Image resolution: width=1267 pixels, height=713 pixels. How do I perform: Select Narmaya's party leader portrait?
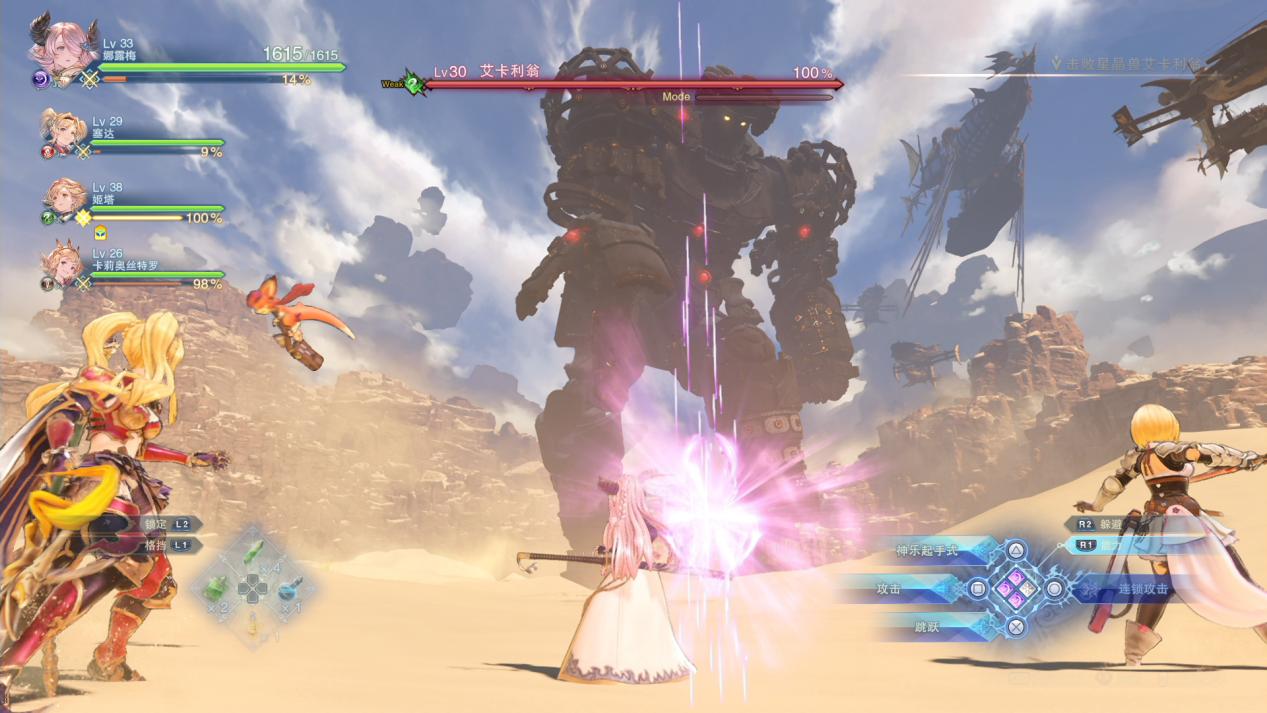(60, 49)
